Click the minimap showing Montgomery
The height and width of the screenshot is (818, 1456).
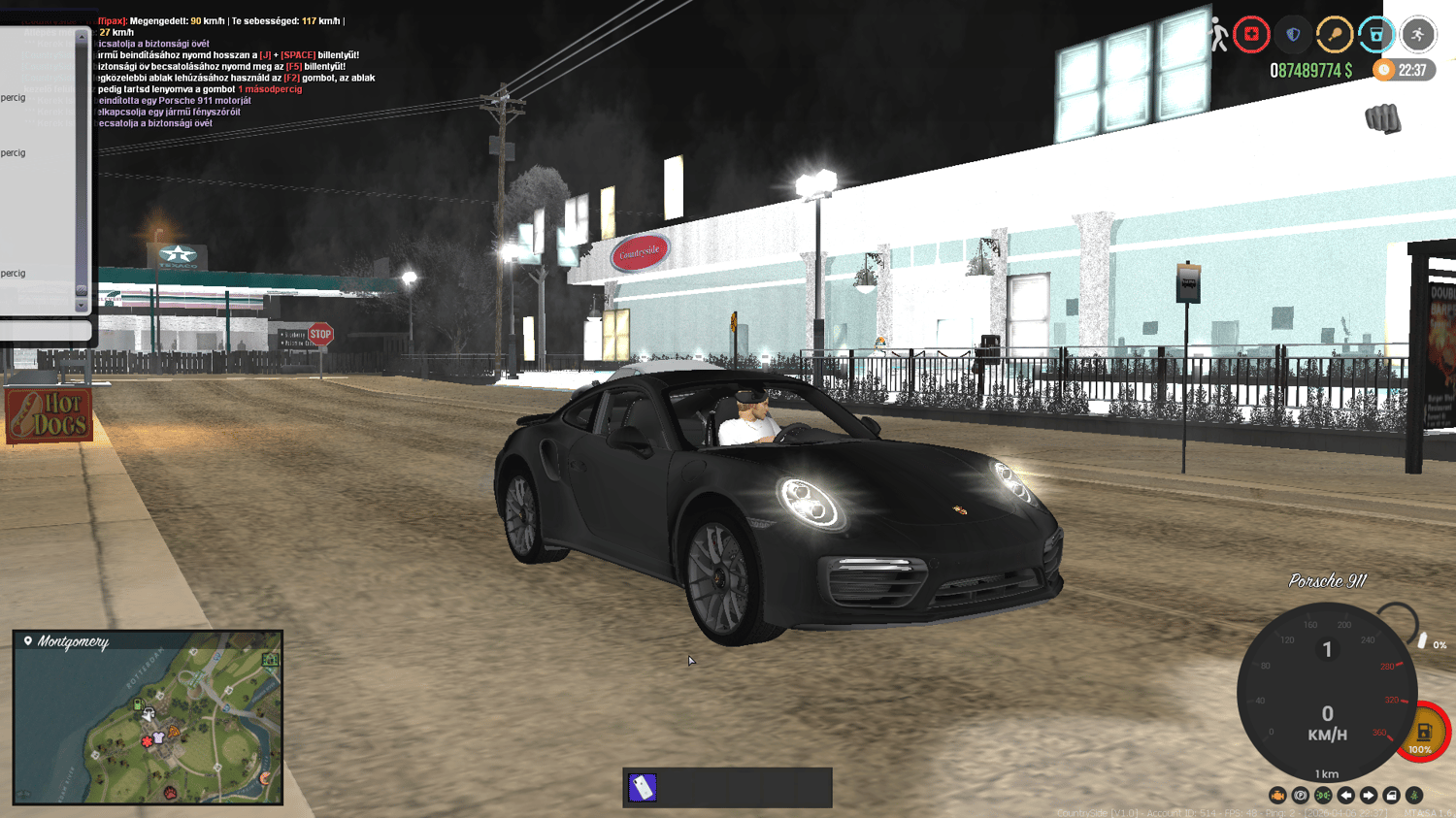point(148,718)
